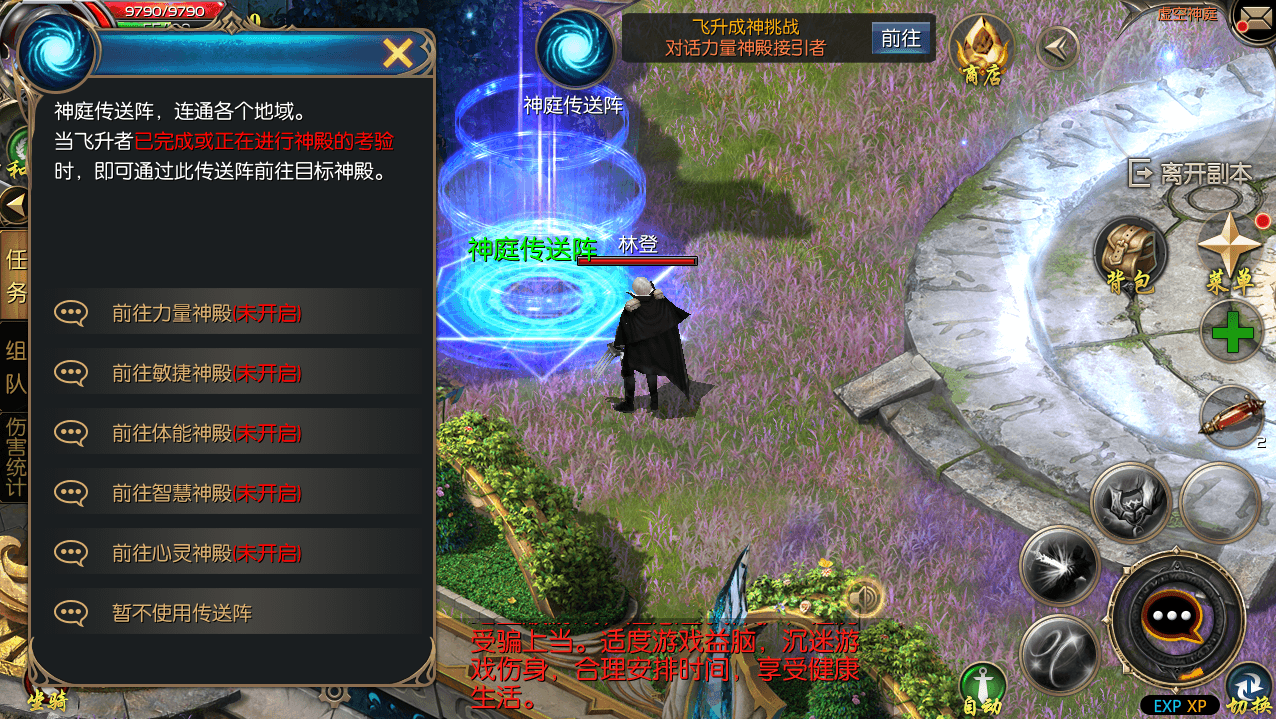
Task: Click the 前往 quest button
Action: click(900, 39)
